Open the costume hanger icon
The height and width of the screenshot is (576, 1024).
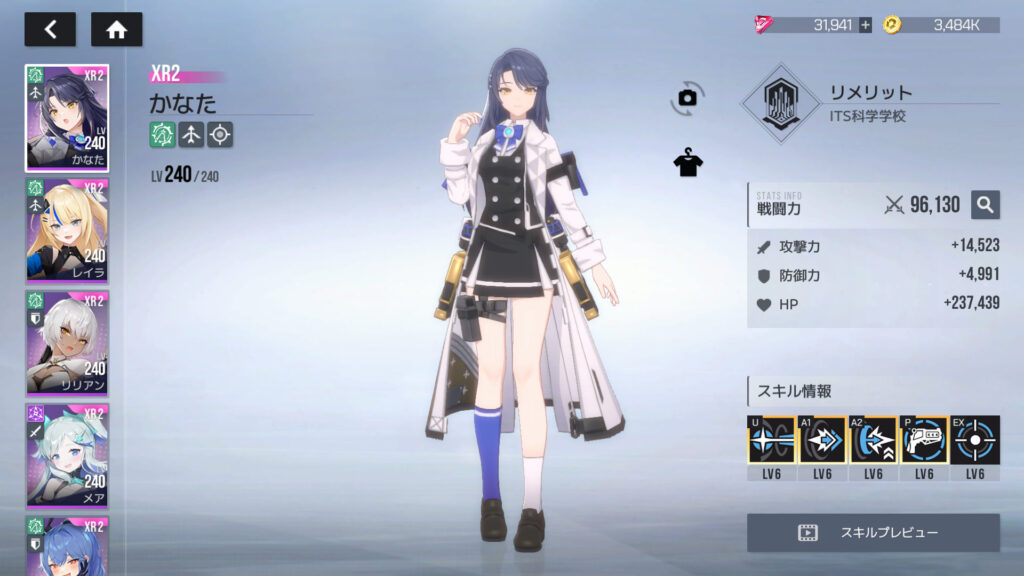coord(688,163)
